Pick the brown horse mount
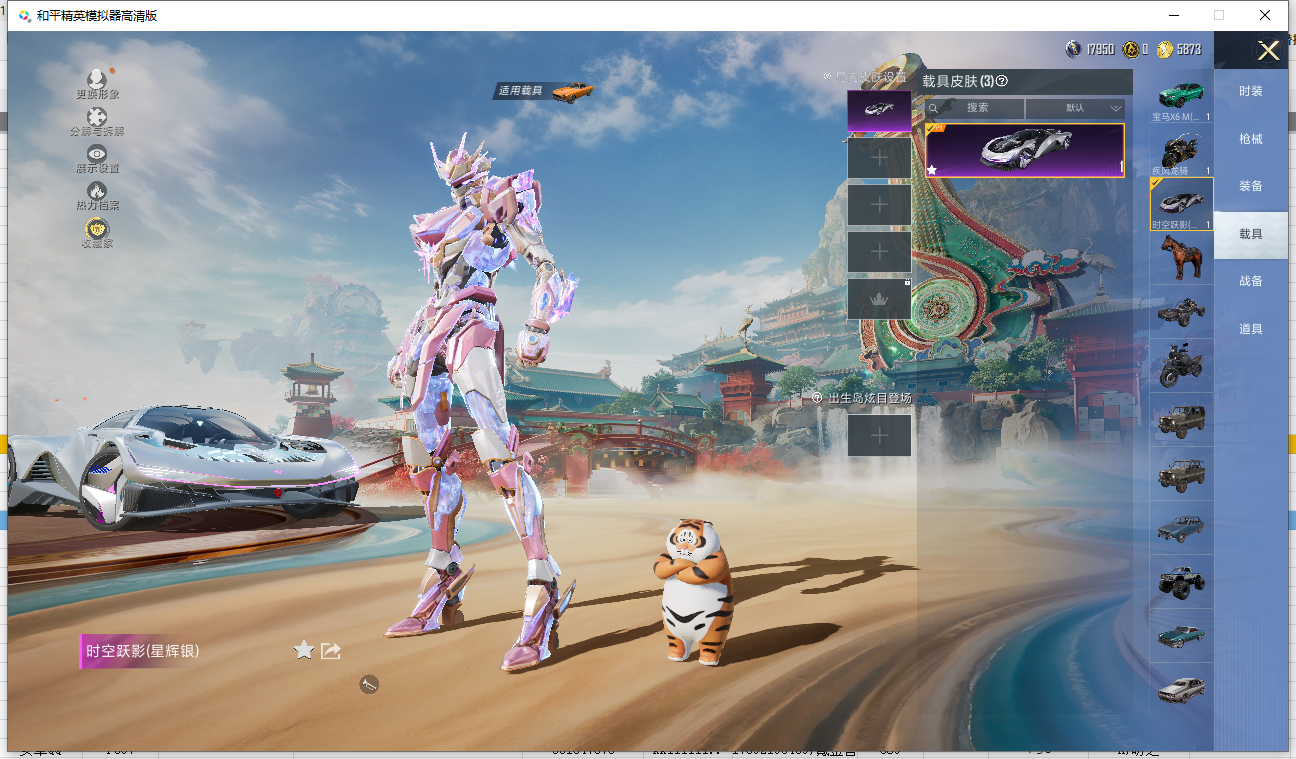The width and height of the screenshot is (1296, 759). pos(1181,258)
